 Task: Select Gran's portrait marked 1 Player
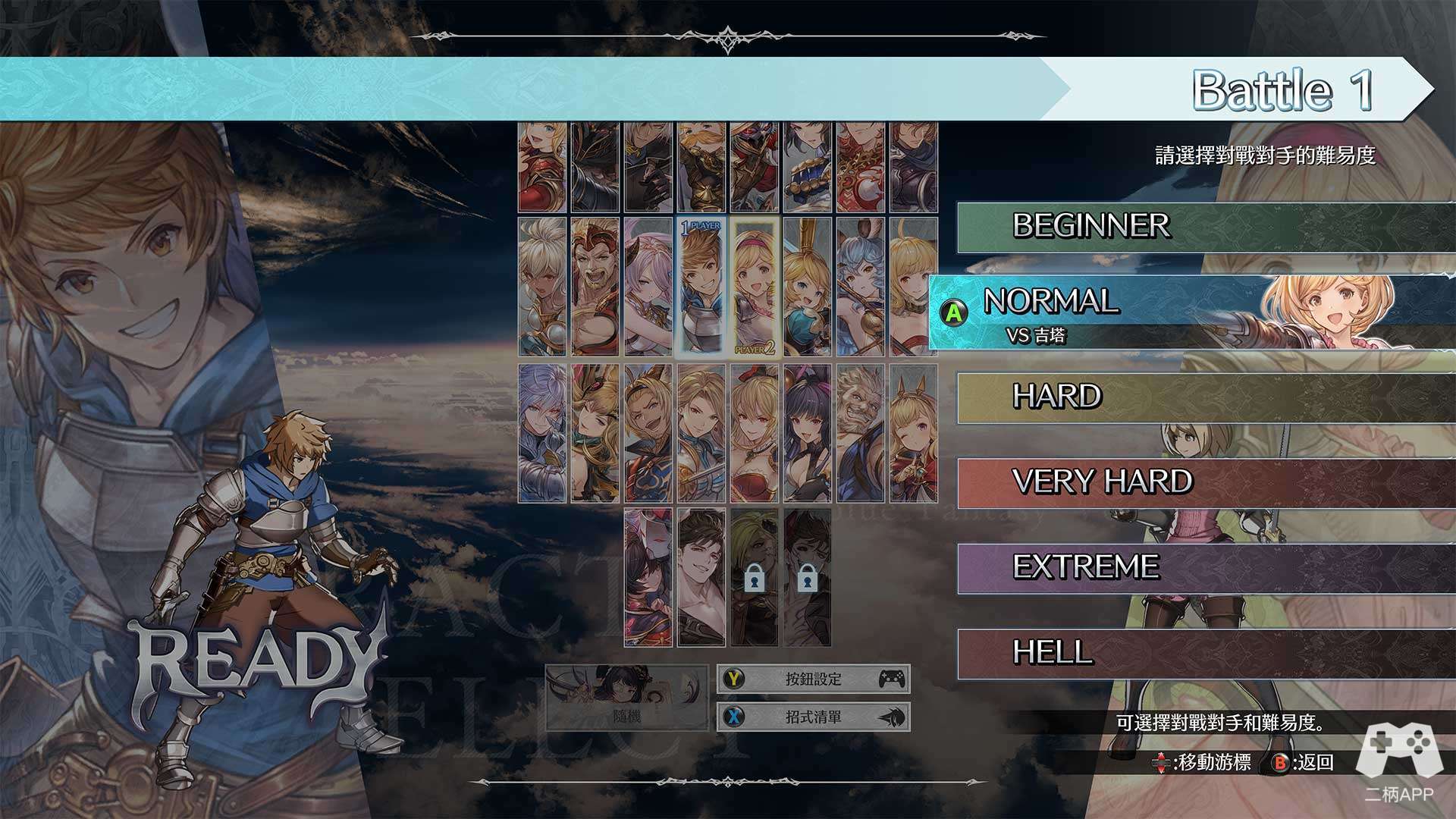701,287
